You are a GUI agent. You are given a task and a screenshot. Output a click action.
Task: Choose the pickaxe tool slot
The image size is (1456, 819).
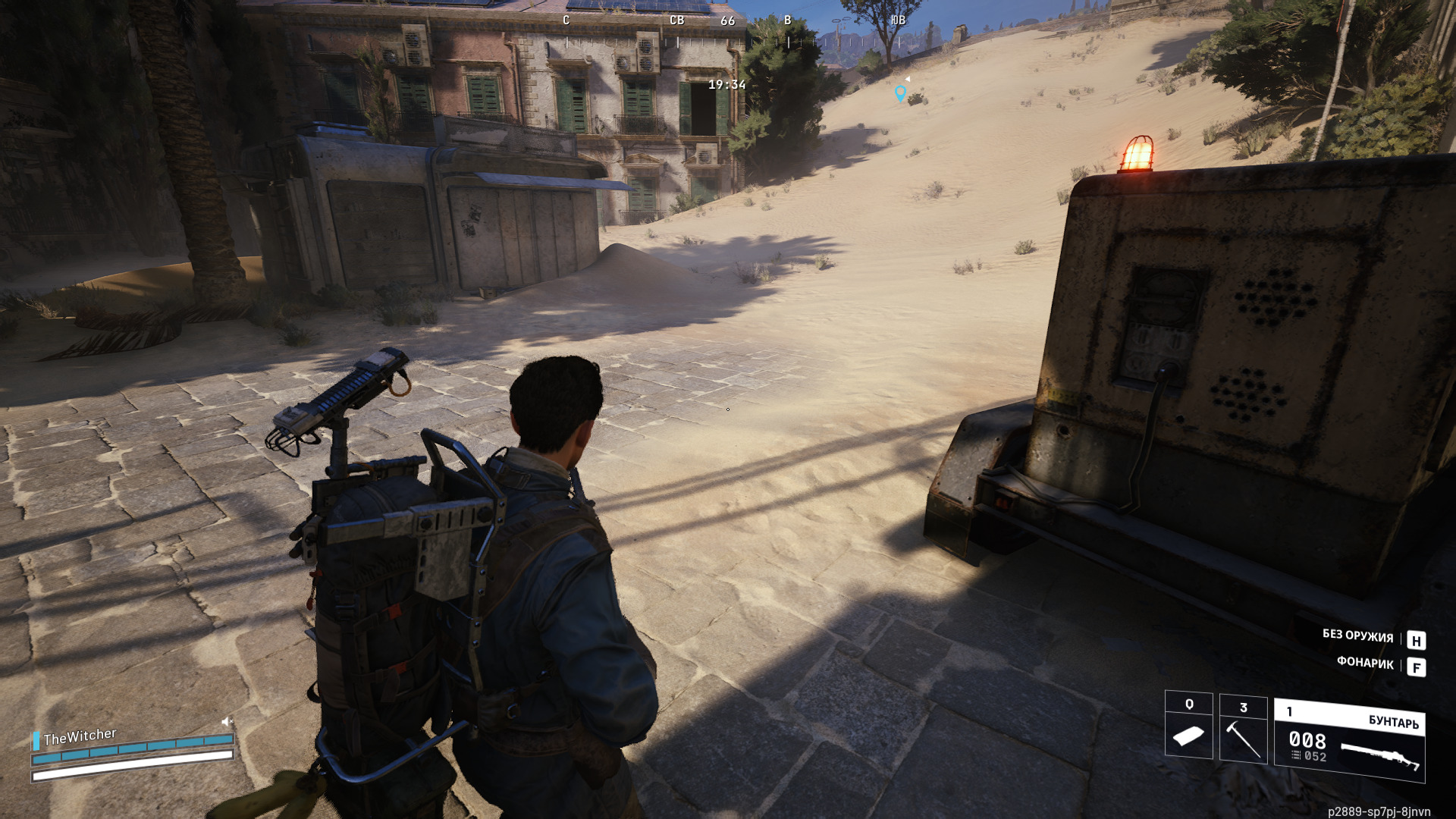pyautogui.click(x=1243, y=730)
